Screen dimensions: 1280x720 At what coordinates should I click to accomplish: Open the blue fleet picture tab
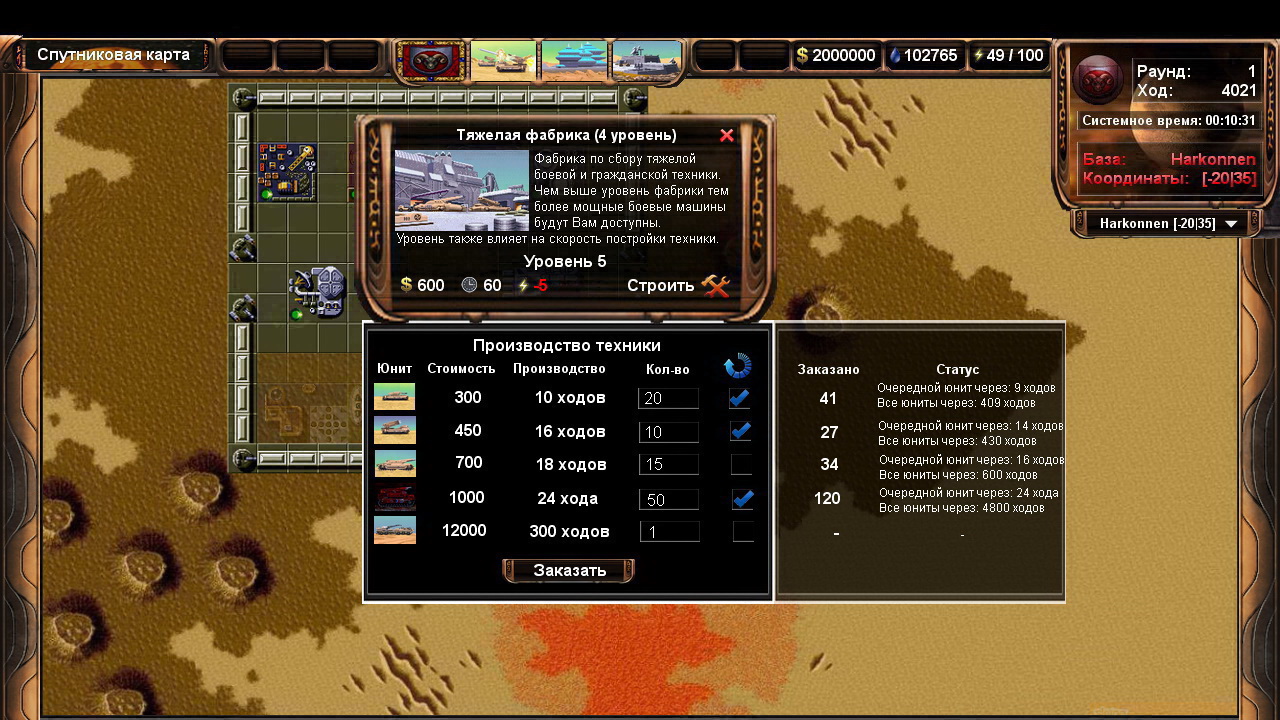pyautogui.click(x=575, y=59)
